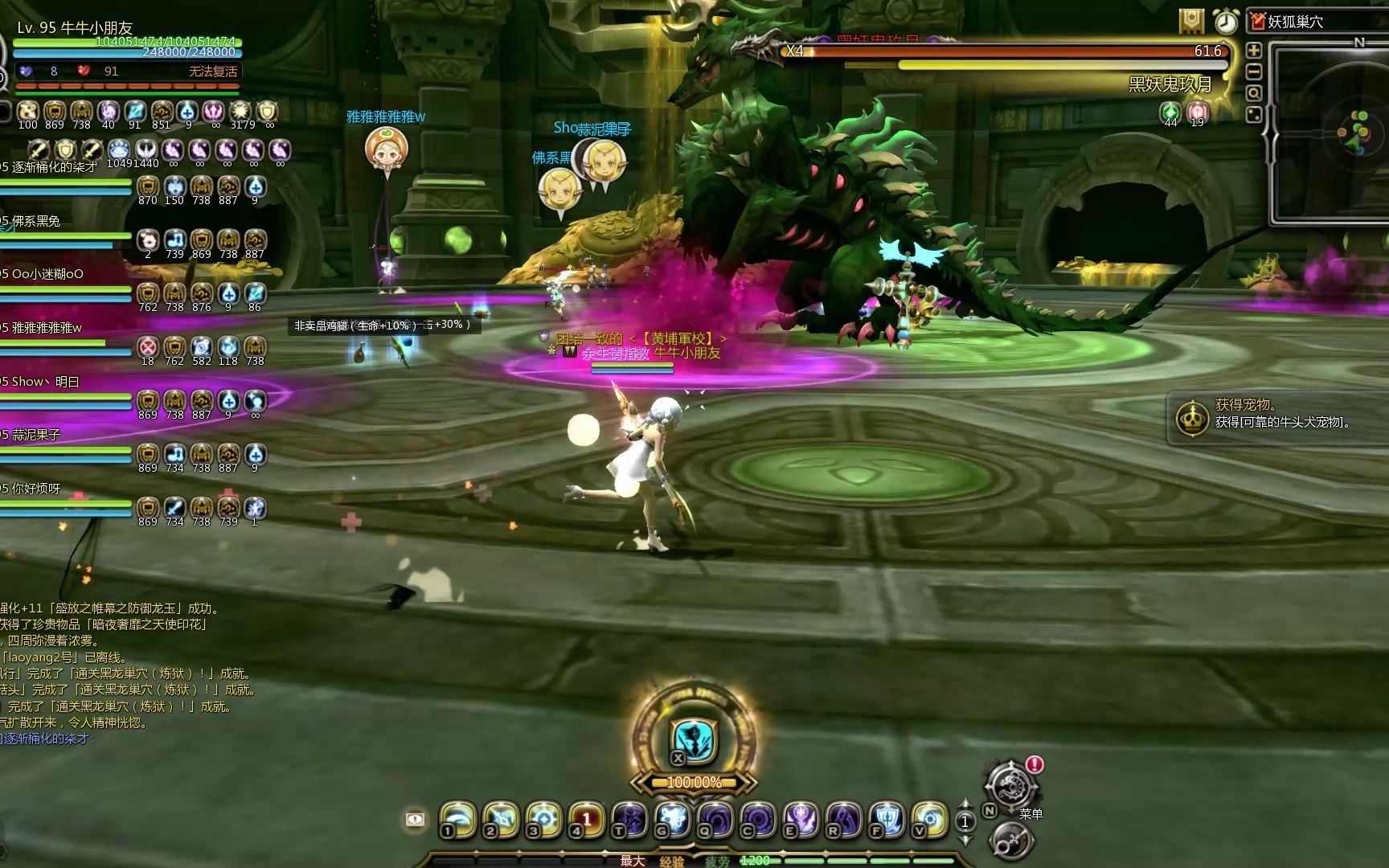This screenshot has width=1389, height=868.
Task: Open the chat bubble toggle near the hotbar
Action: (415, 819)
